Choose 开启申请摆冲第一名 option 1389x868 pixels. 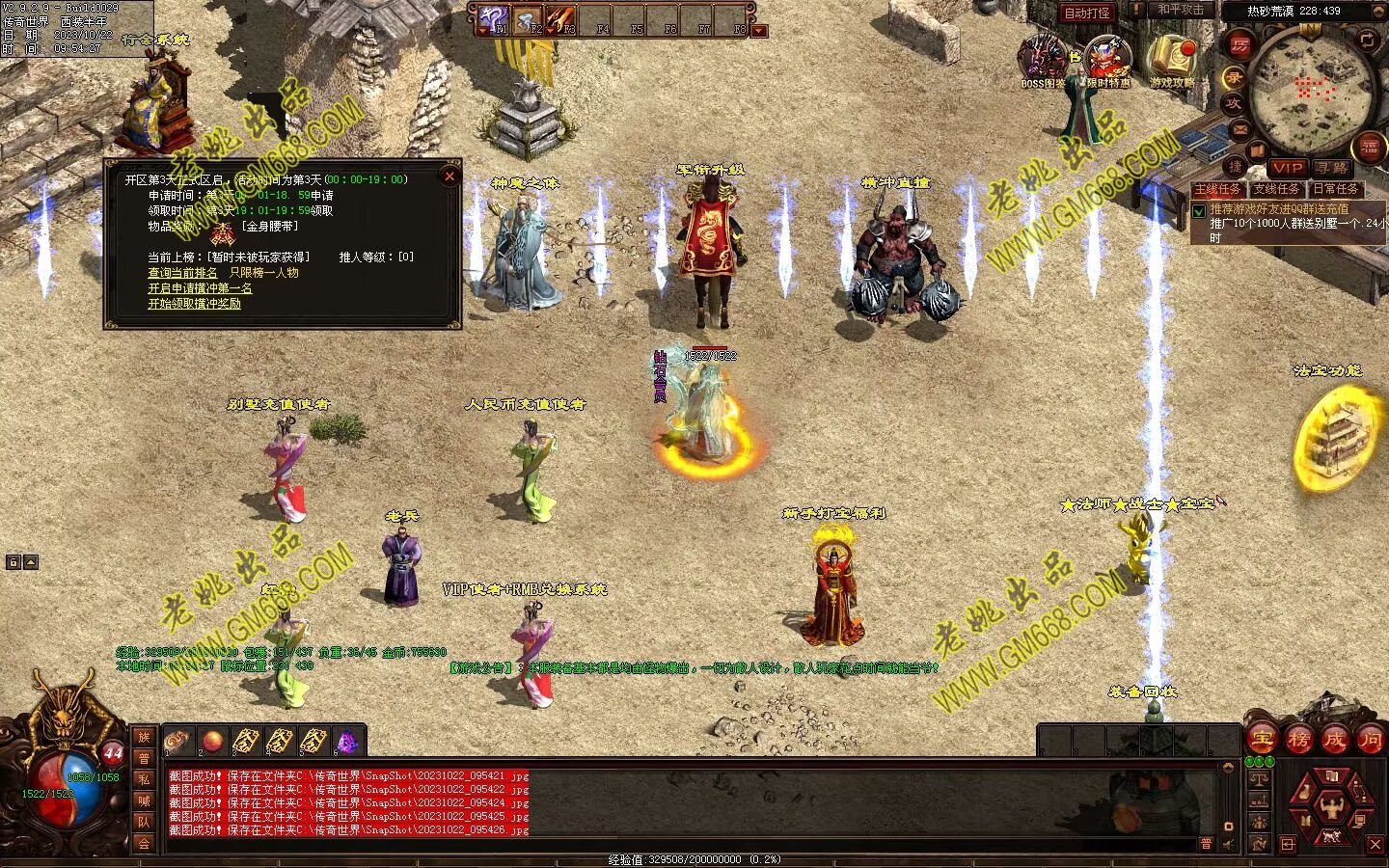click(x=200, y=288)
